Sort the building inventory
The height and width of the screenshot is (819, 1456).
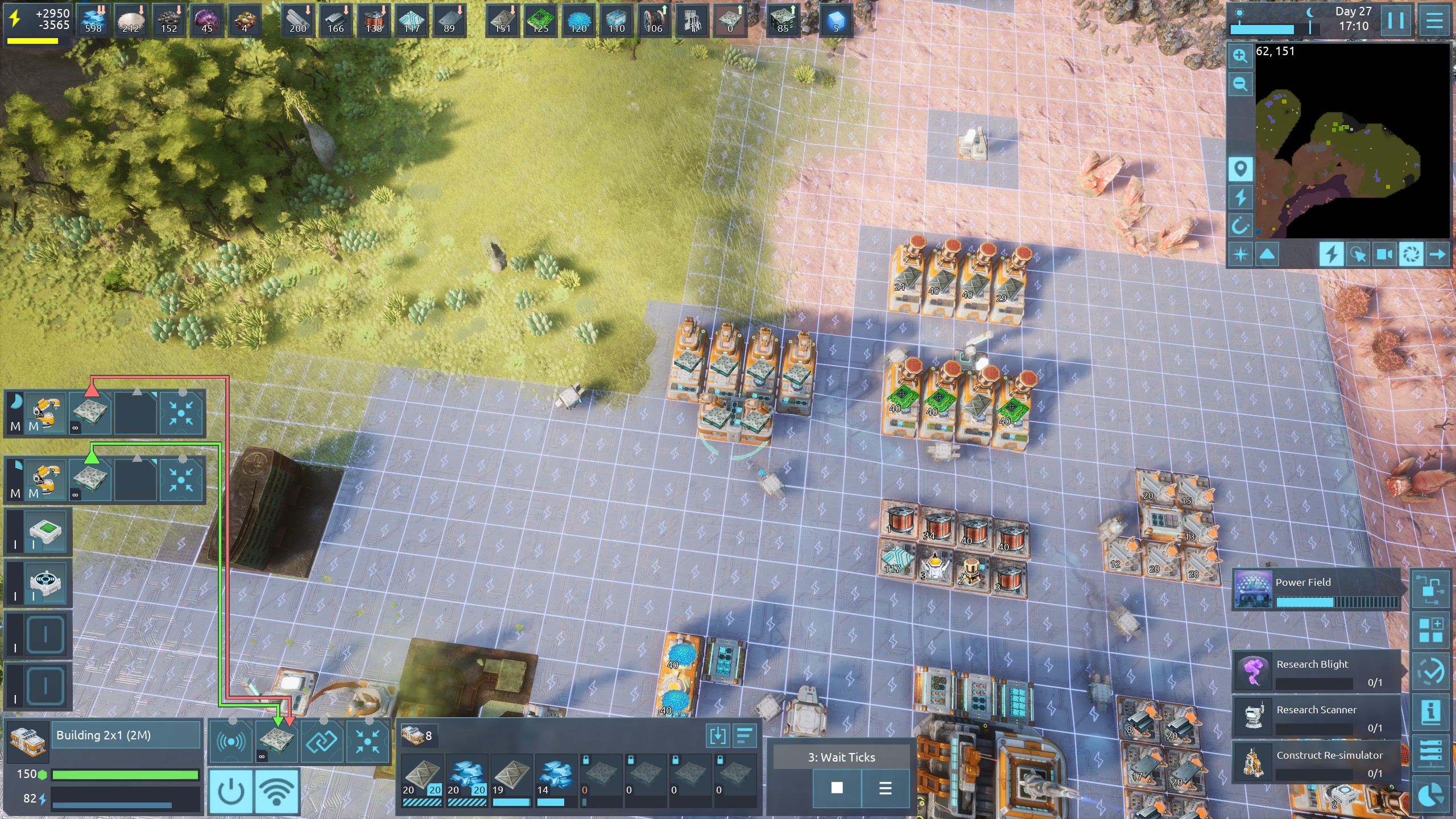click(x=744, y=736)
